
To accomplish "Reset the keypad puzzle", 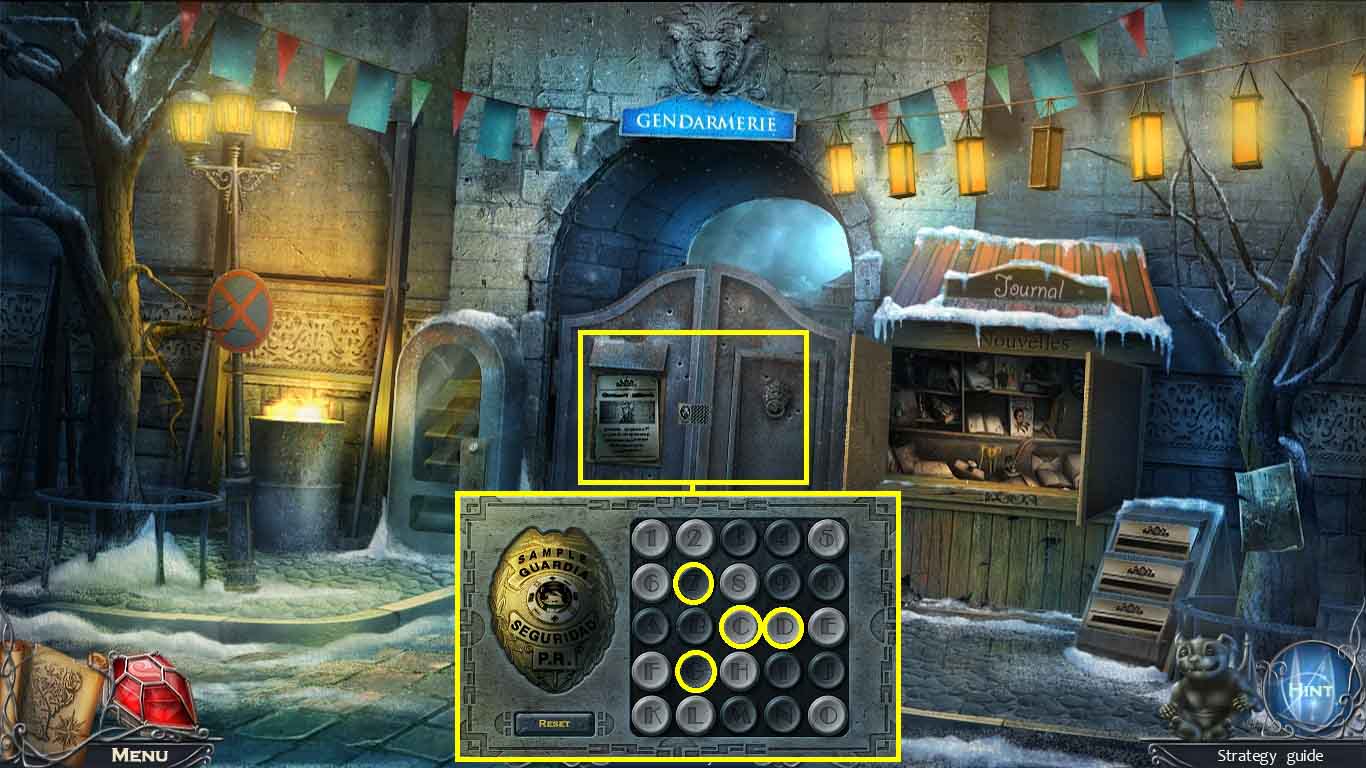I will (x=554, y=723).
